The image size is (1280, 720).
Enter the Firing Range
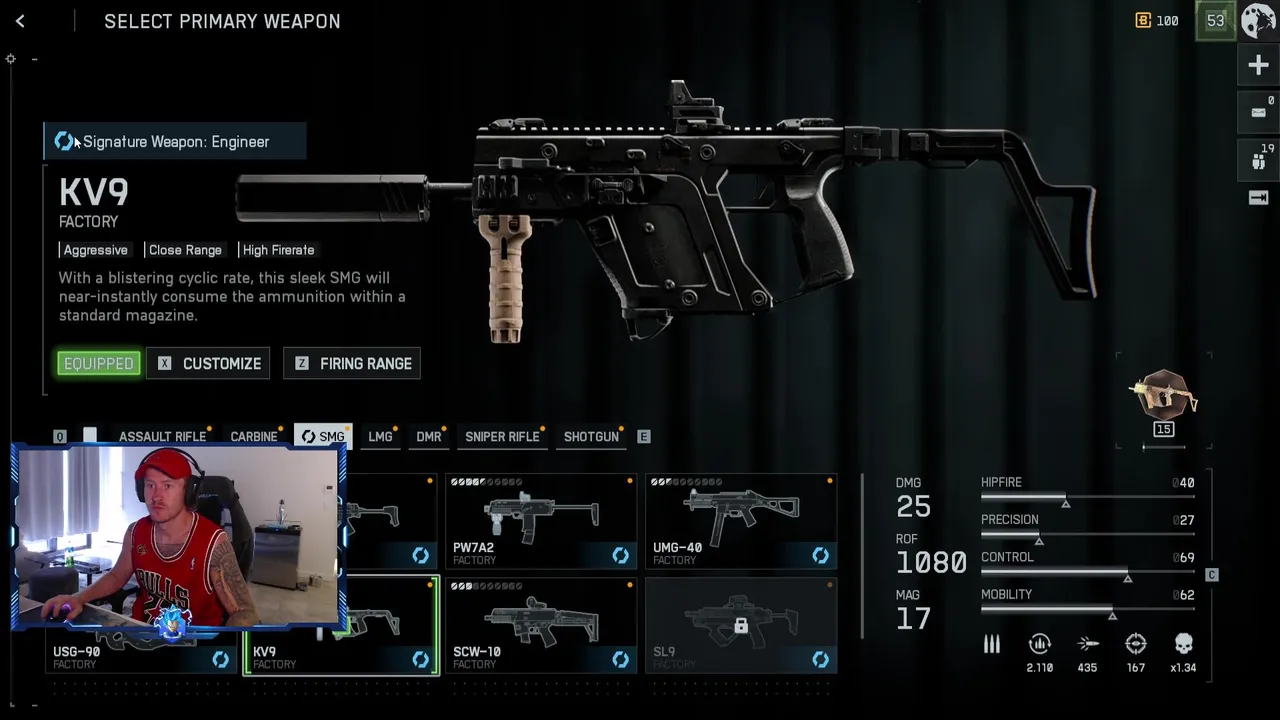coord(353,364)
